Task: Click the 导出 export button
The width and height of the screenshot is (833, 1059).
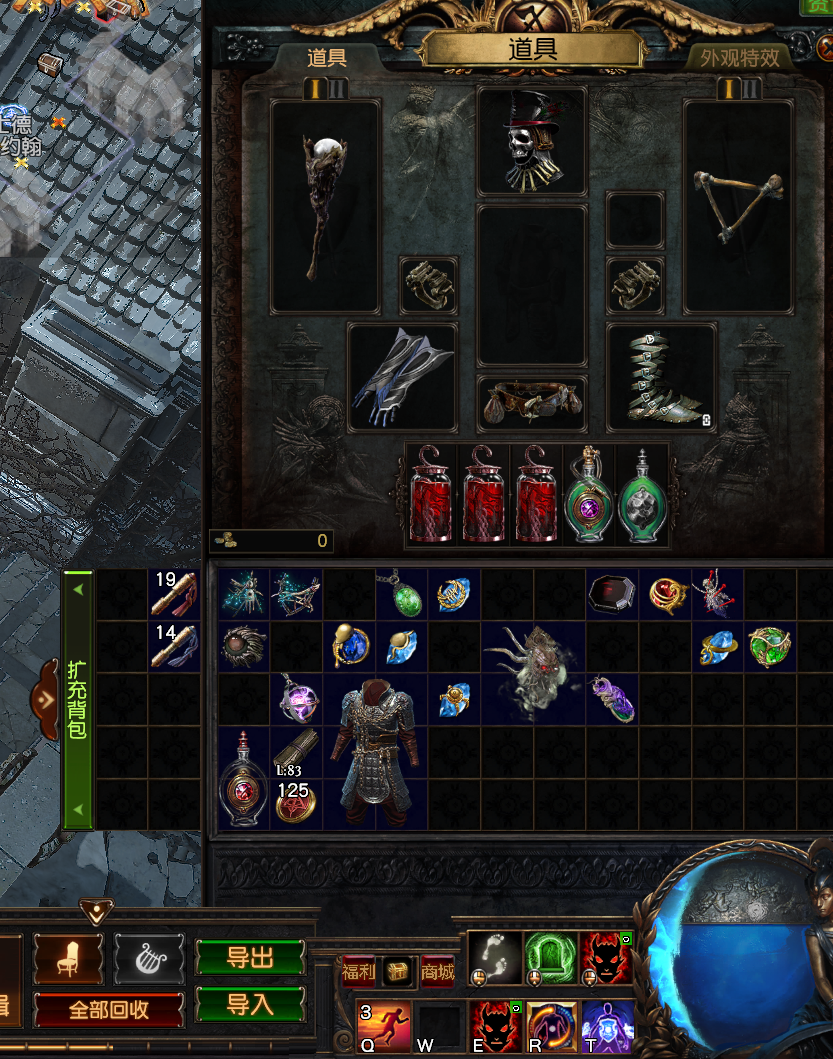Action: (250, 957)
